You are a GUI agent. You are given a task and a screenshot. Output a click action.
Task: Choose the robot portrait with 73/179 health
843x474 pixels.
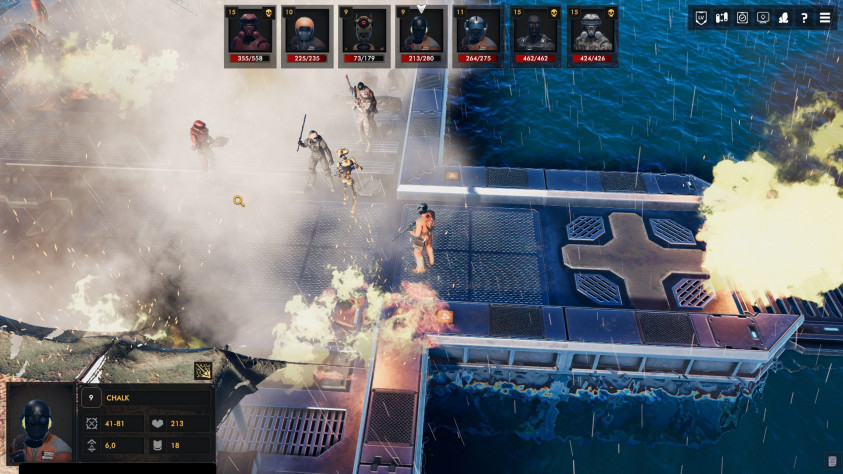pos(364,35)
